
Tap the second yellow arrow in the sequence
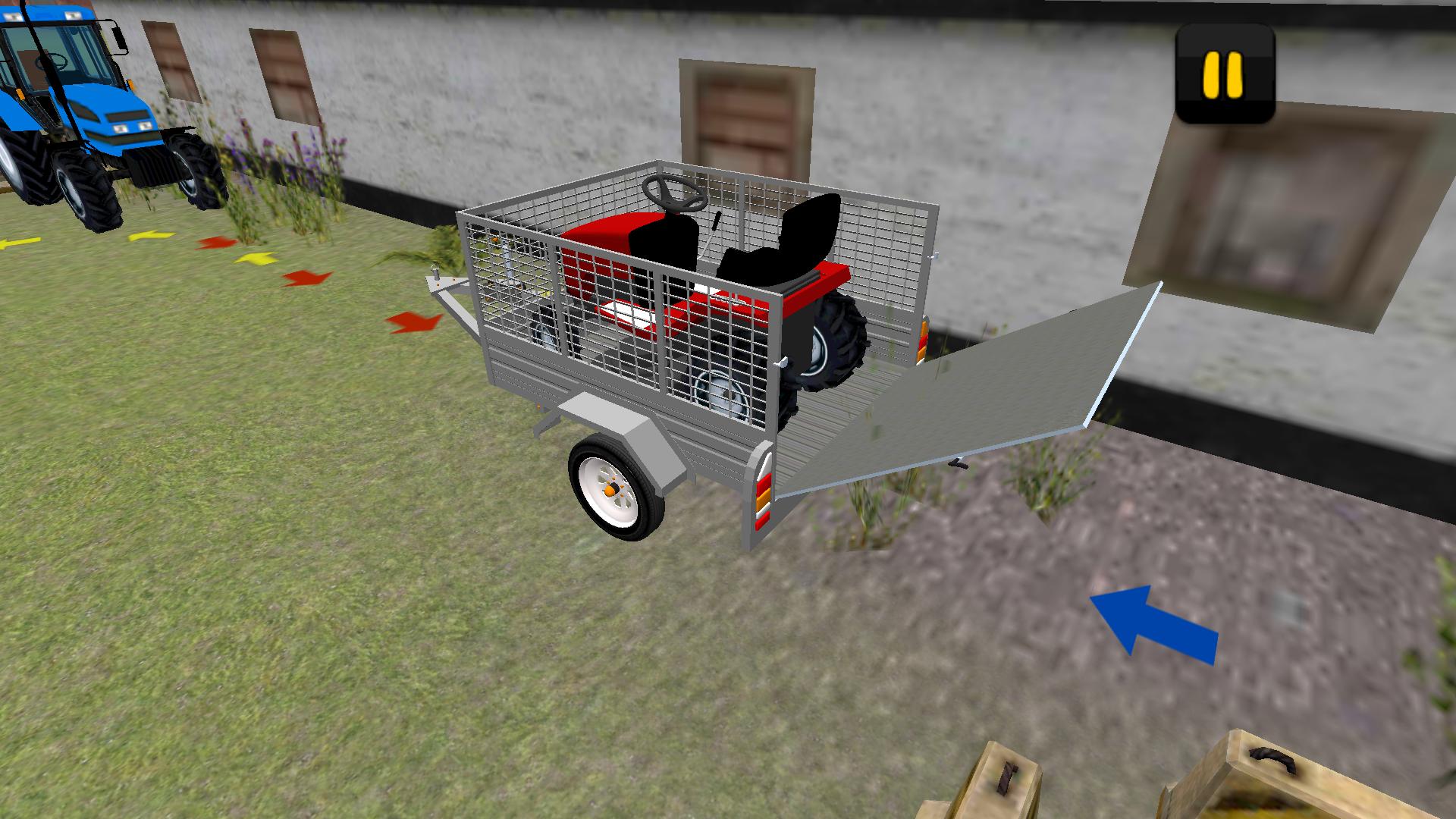click(149, 237)
